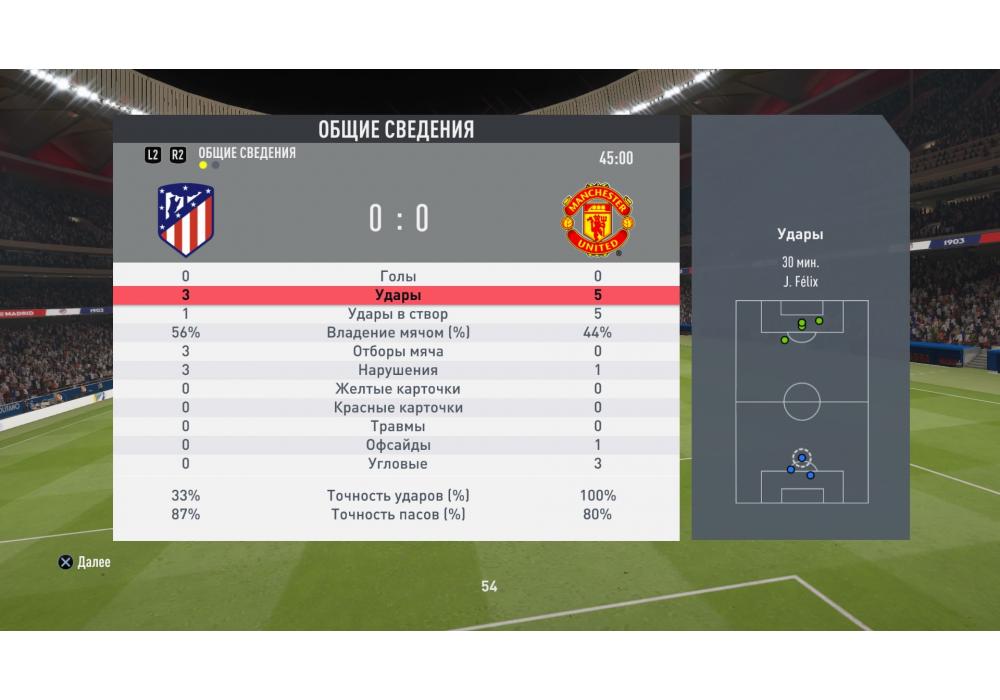1000x700 pixels.
Task: Pick the Красные карточки row
Action: tap(397, 408)
